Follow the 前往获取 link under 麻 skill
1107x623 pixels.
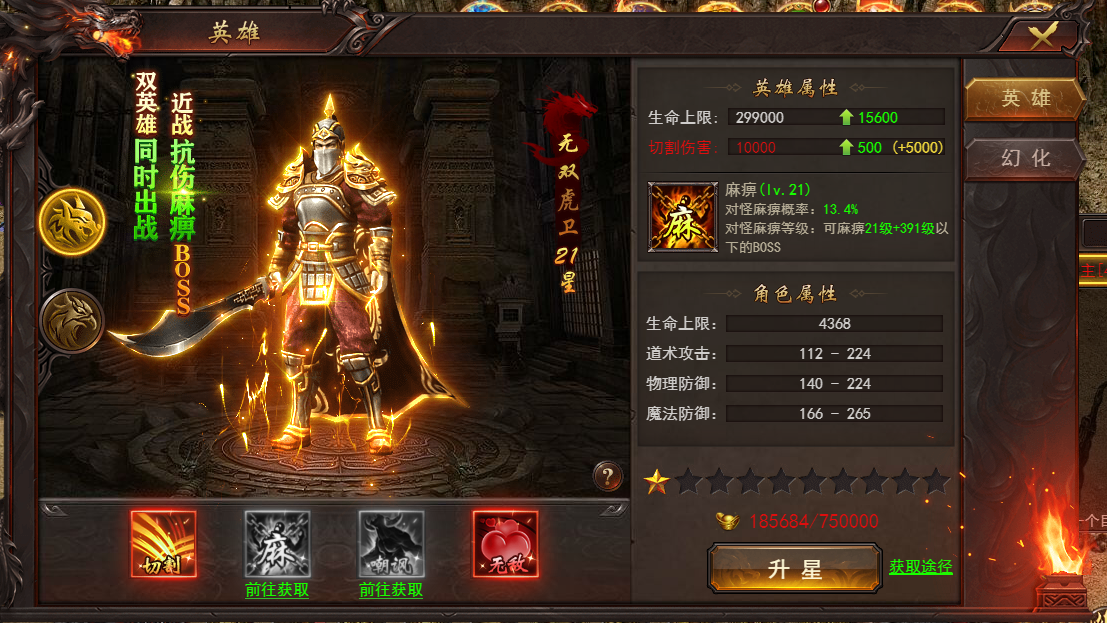[x=277, y=590]
